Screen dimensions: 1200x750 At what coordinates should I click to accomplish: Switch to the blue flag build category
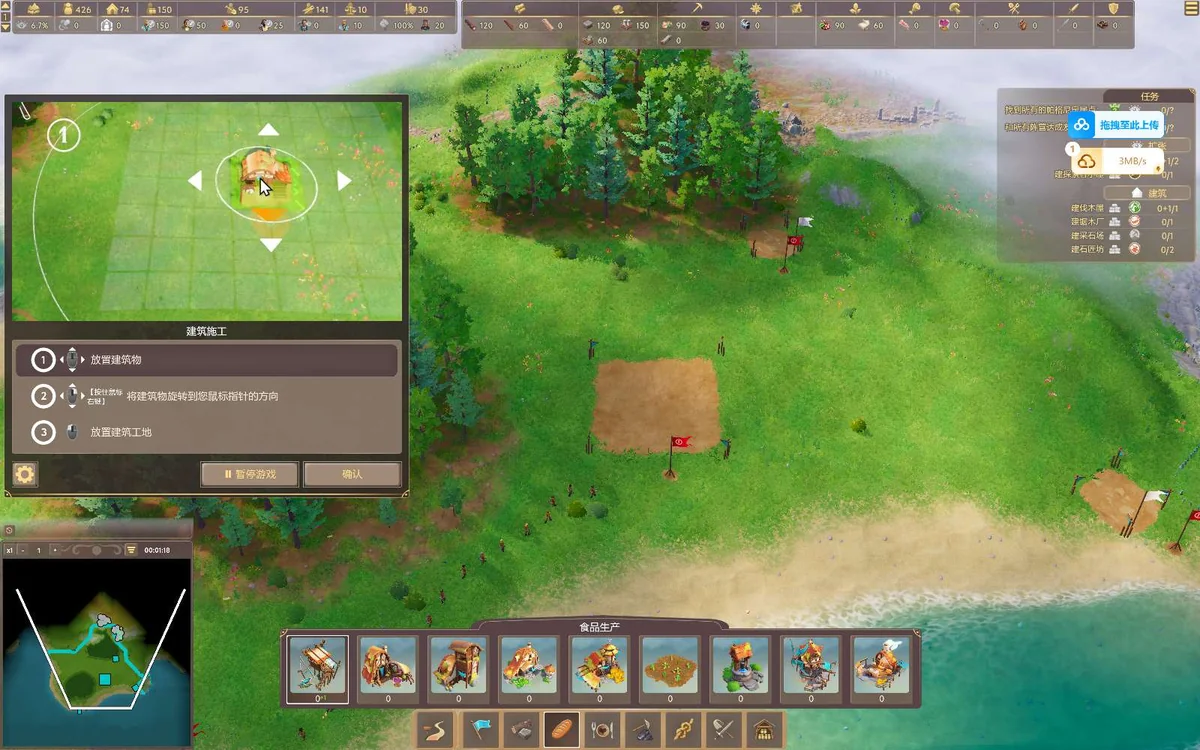tap(480, 730)
